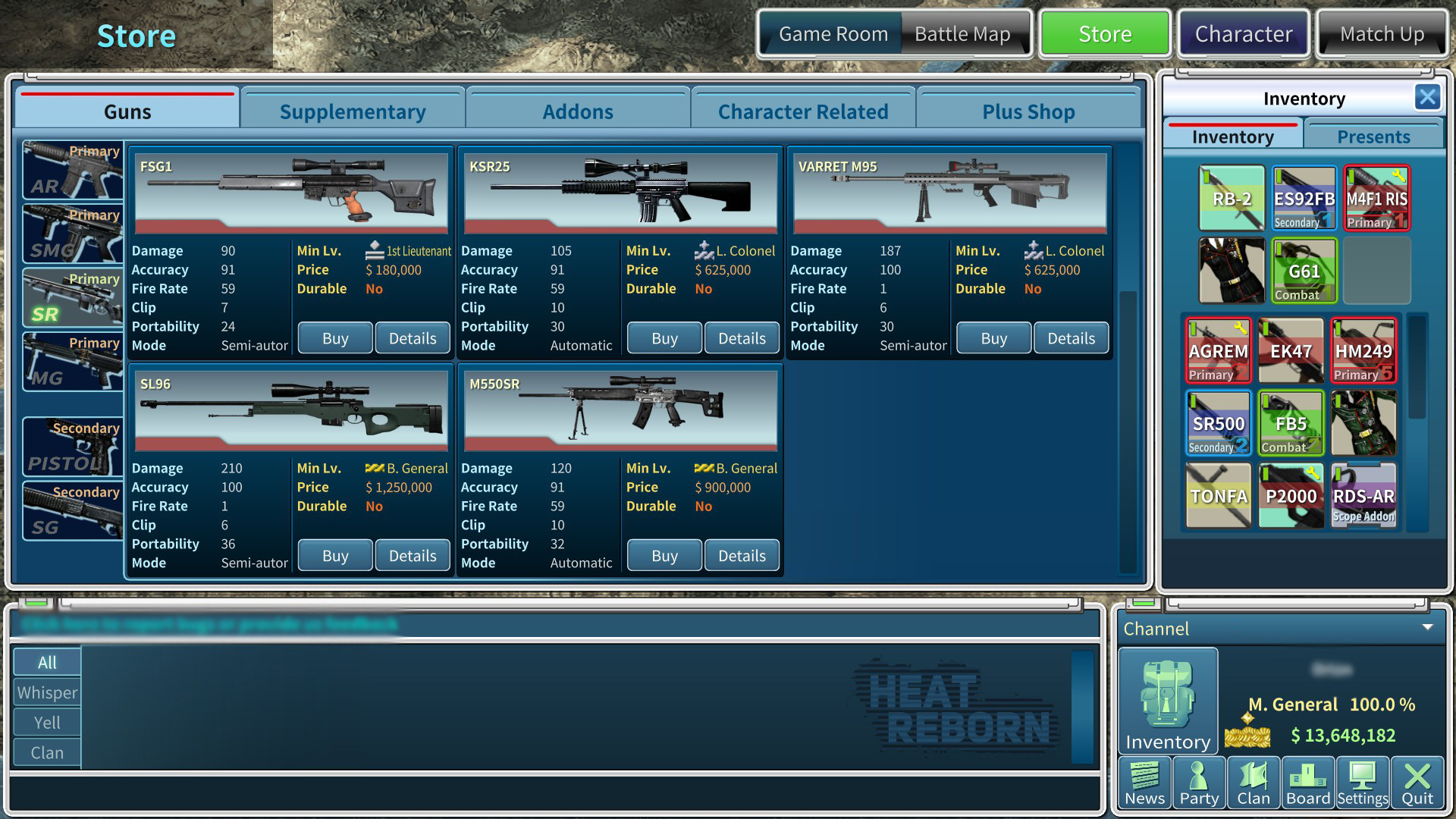View Details of the SL96
This screenshot has height=819, width=1456.
(x=413, y=555)
